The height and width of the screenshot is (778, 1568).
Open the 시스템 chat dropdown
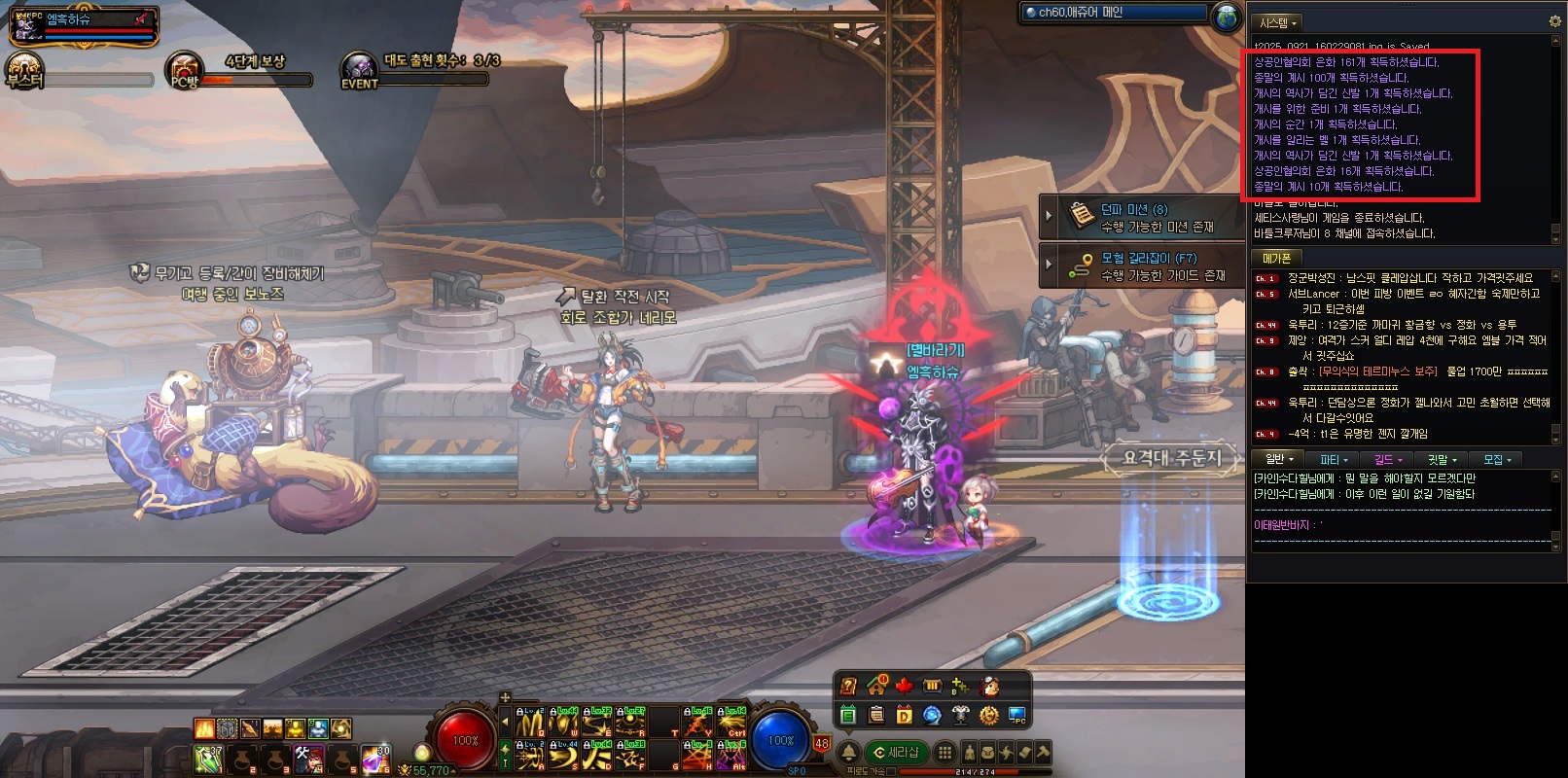pyautogui.click(x=1279, y=22)
